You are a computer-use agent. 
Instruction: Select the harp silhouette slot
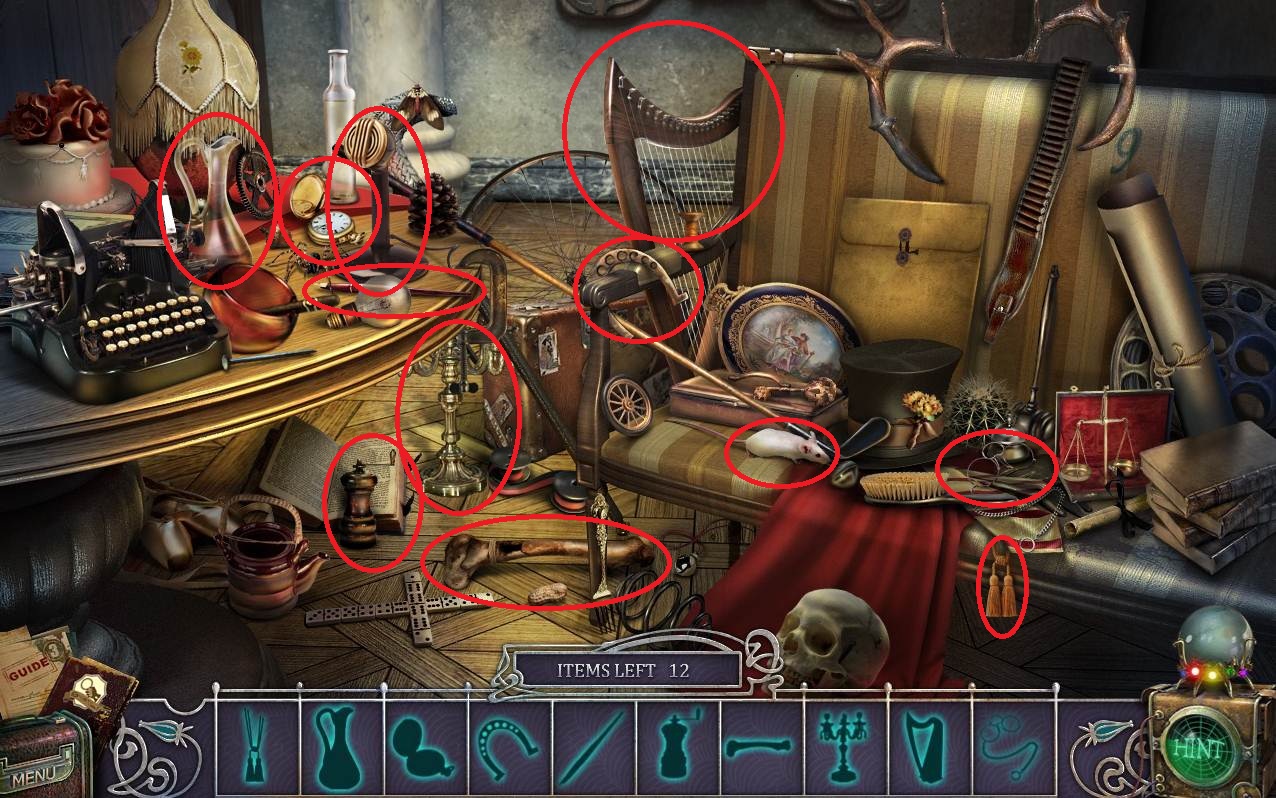point(923,746)
